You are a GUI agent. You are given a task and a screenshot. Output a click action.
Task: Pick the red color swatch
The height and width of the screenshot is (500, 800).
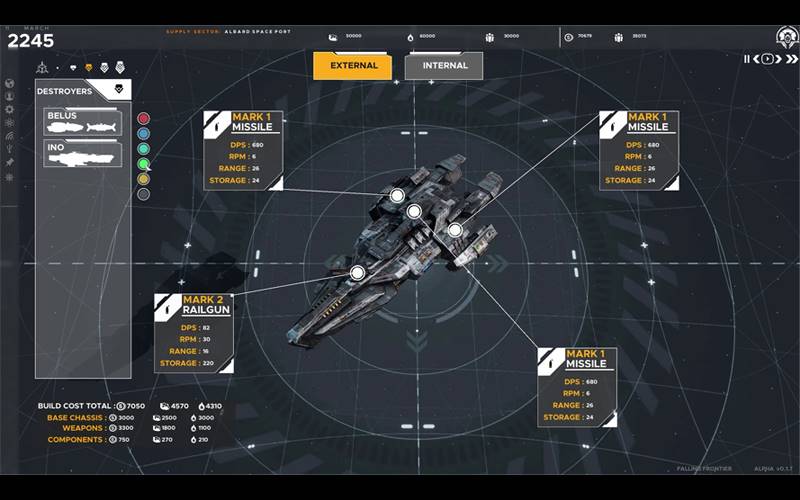tap(144, 118)
